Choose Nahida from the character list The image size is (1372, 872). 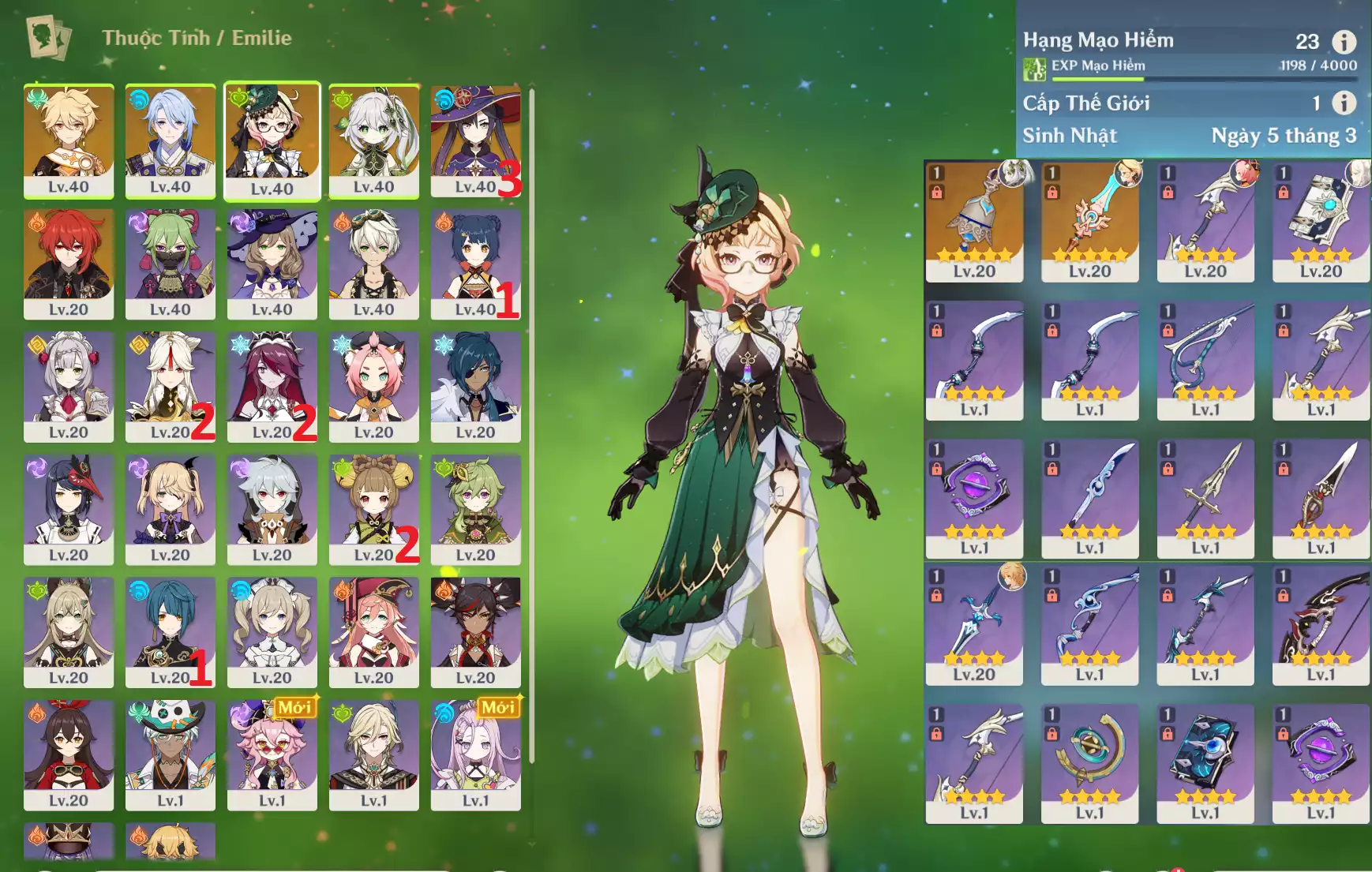click(x=373, y=140)
